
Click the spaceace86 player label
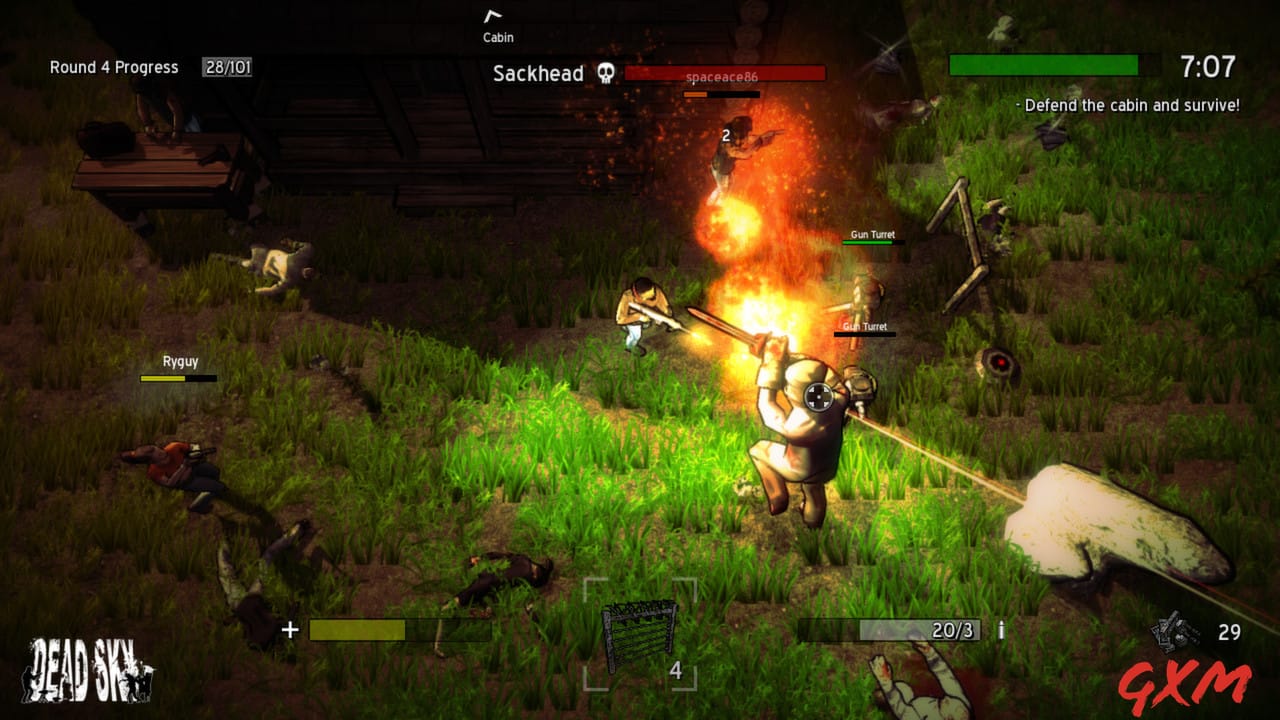tap(724, 78)
